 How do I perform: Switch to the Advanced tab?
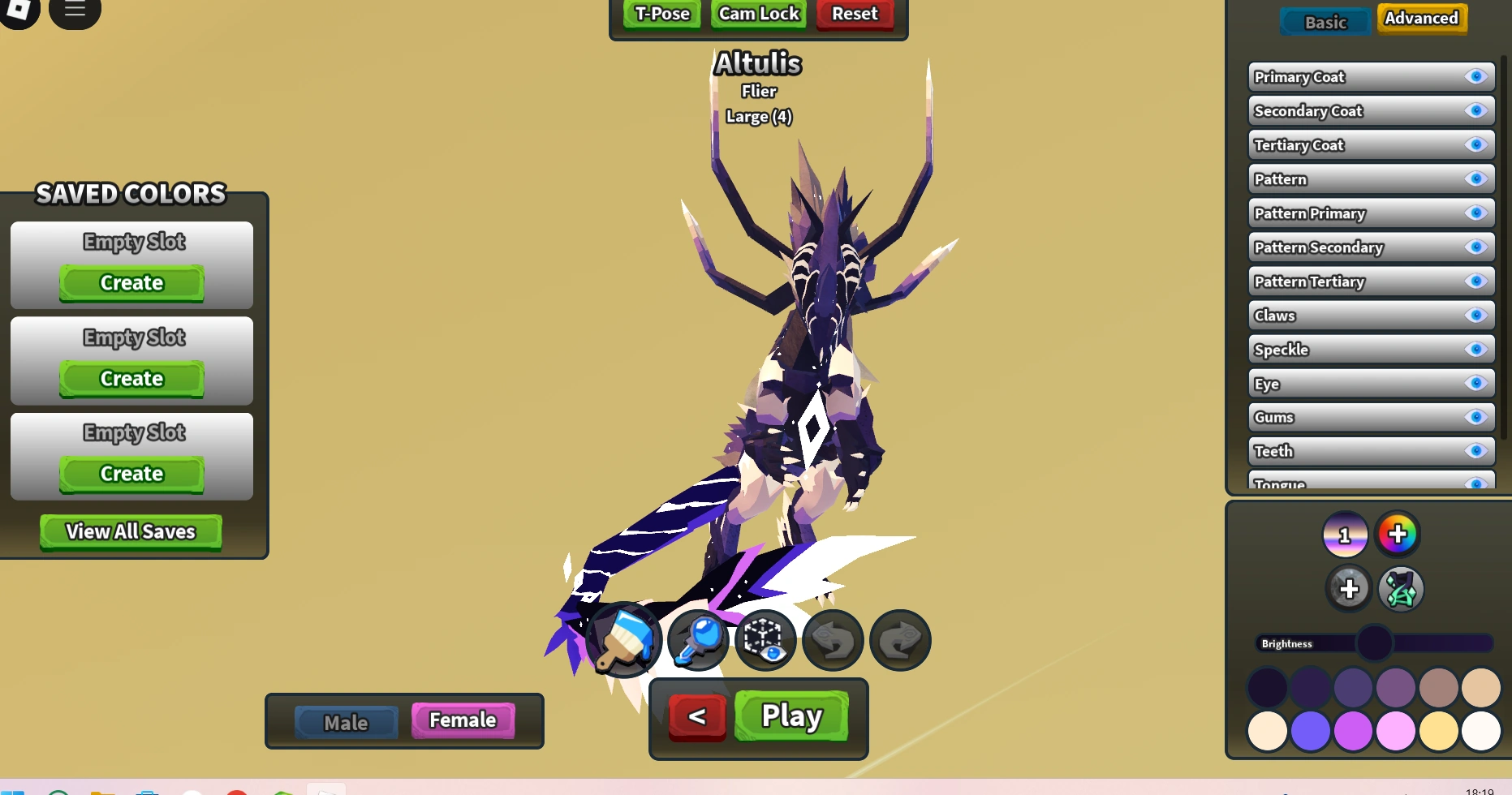pyautogui.click(x=1421, y=18)
